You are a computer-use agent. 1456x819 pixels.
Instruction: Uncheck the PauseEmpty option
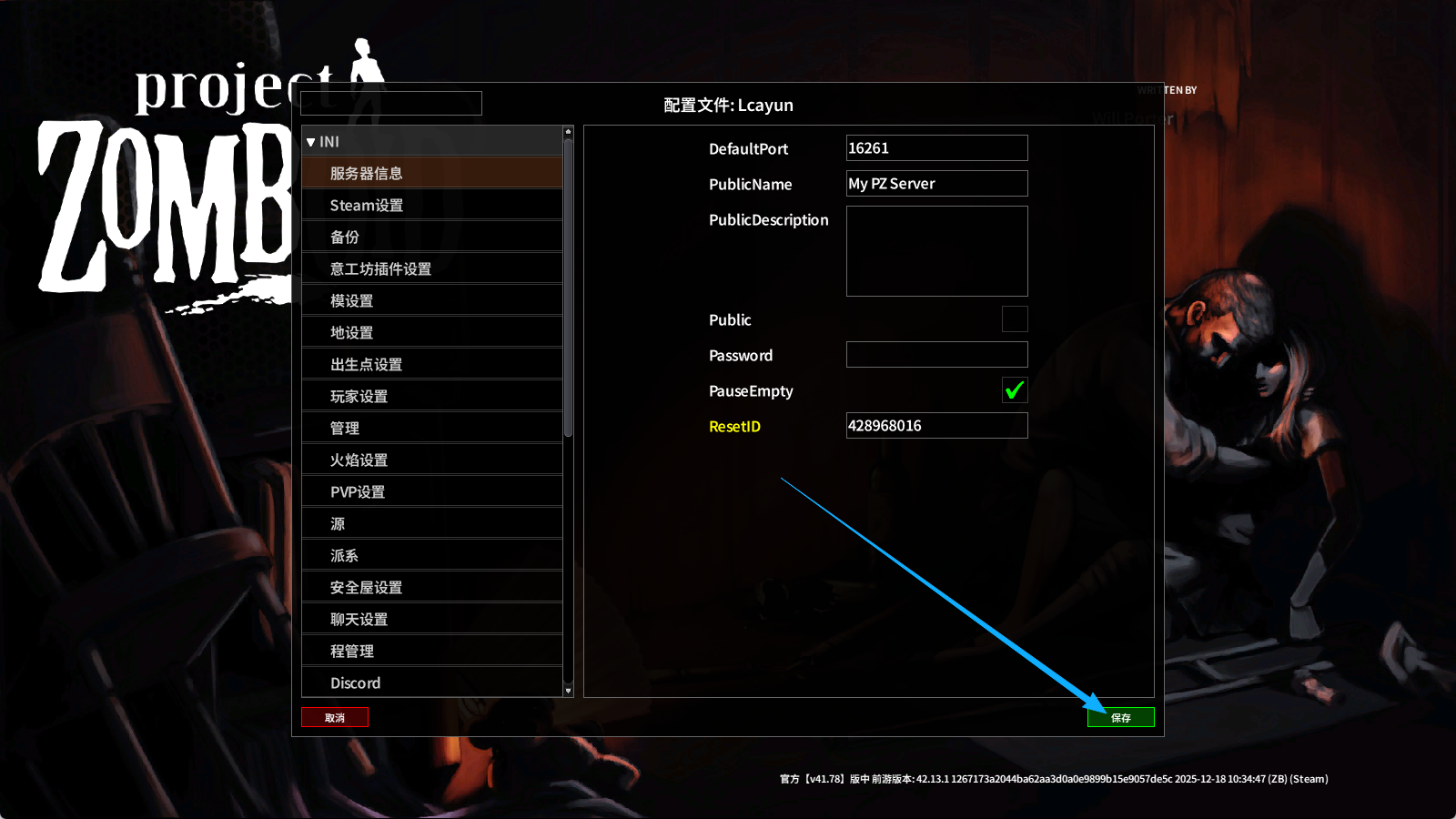click(x=1014, y=390)
